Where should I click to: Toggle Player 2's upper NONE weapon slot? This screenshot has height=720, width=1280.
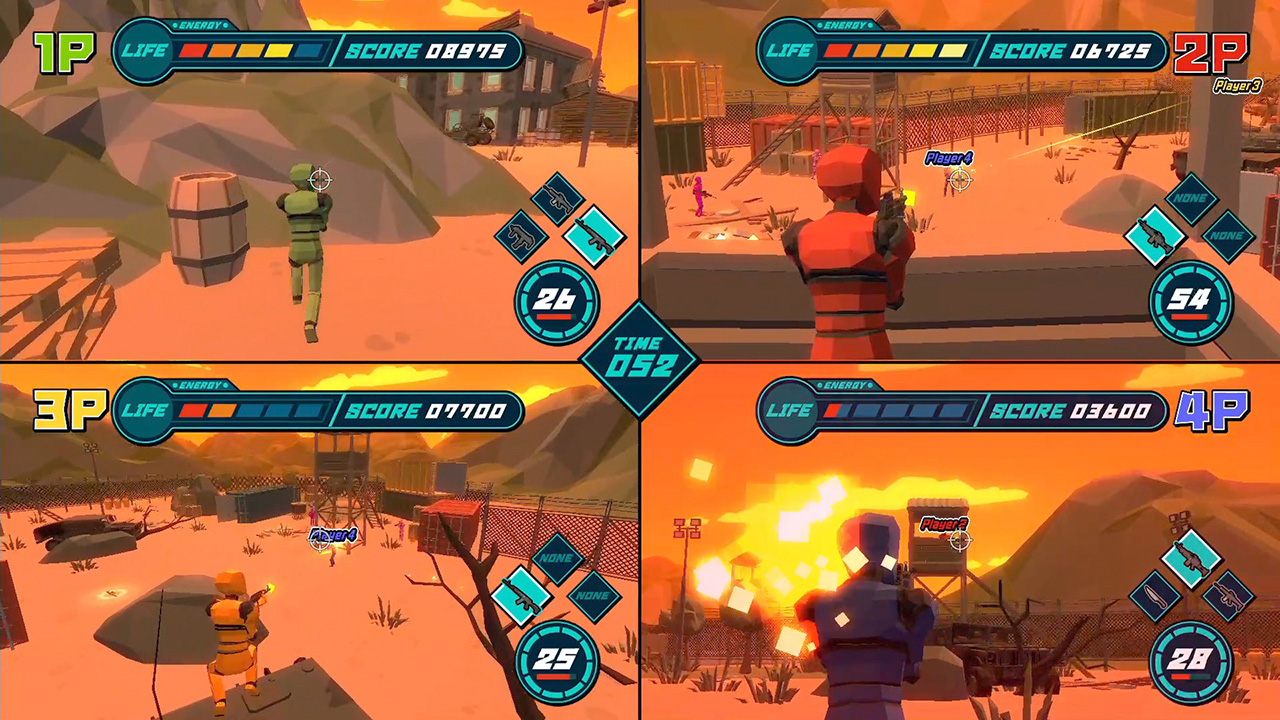tap(1192, 197)
